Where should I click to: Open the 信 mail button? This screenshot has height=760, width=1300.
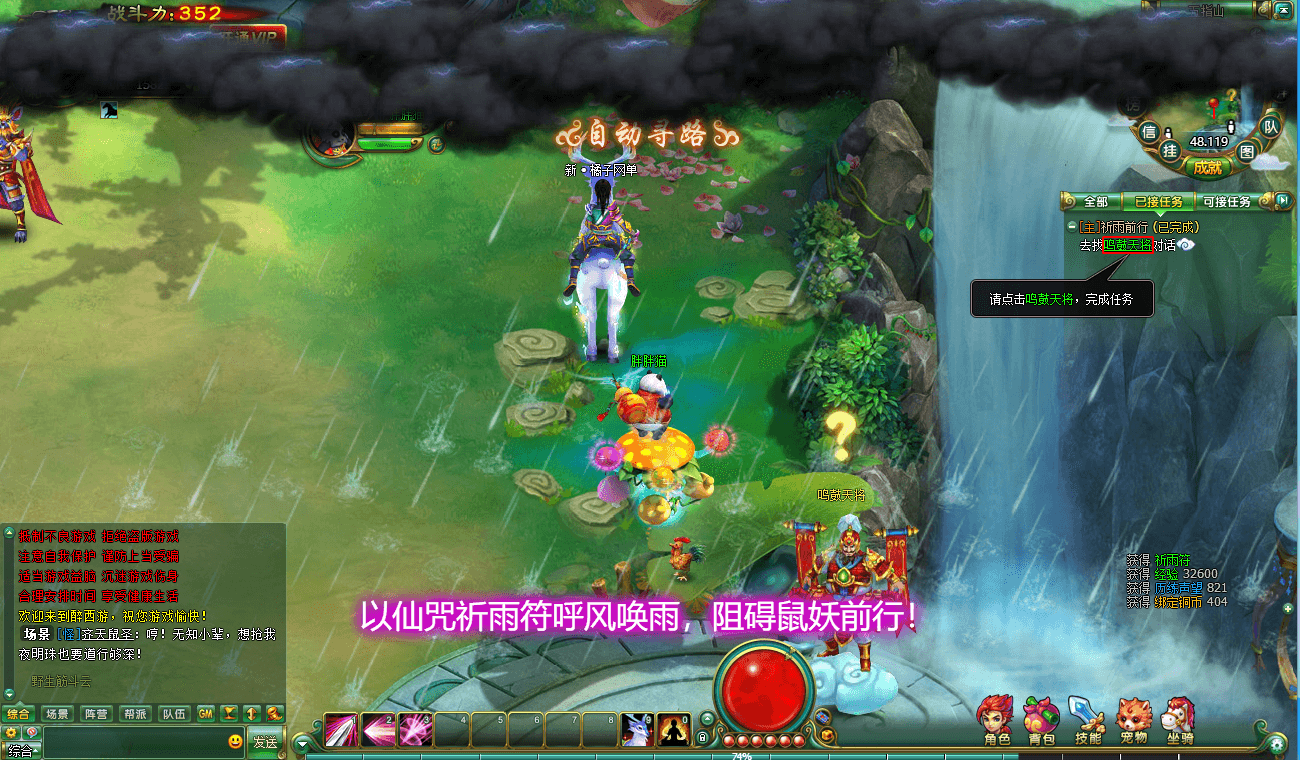[x=1149, y=131]
